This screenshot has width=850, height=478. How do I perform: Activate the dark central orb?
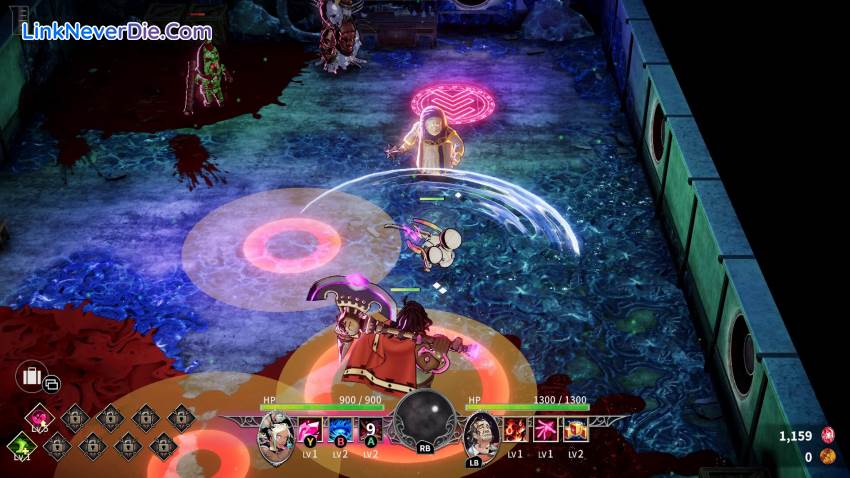coord(425,418)
